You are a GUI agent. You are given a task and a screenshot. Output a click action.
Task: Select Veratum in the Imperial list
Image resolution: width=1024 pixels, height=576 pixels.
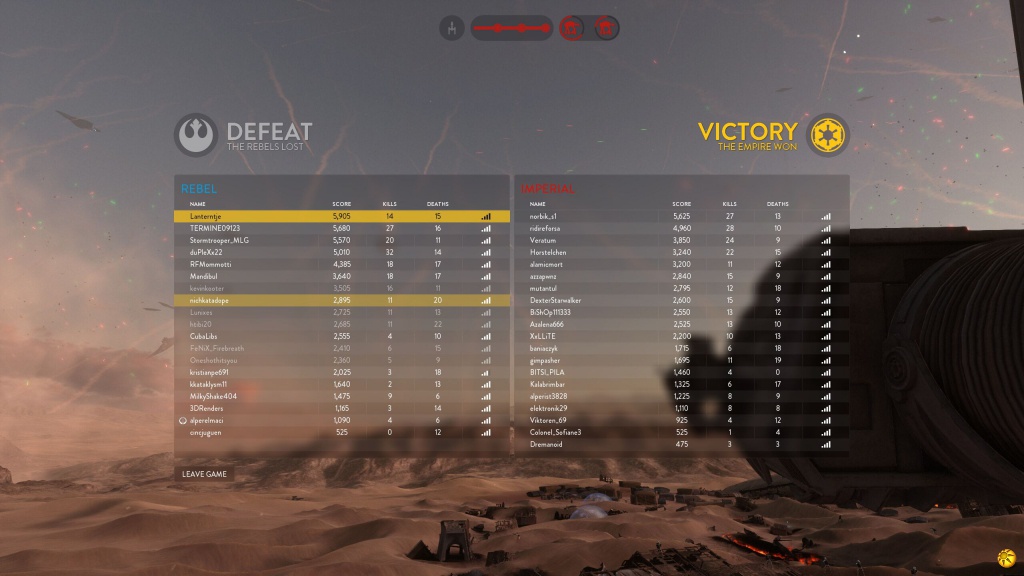(681, 240)
